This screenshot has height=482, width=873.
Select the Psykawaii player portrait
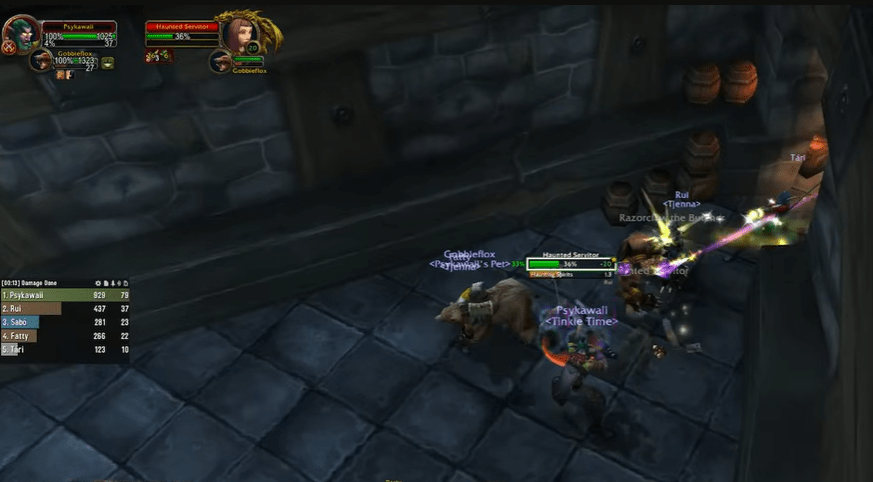click(20, 33)
